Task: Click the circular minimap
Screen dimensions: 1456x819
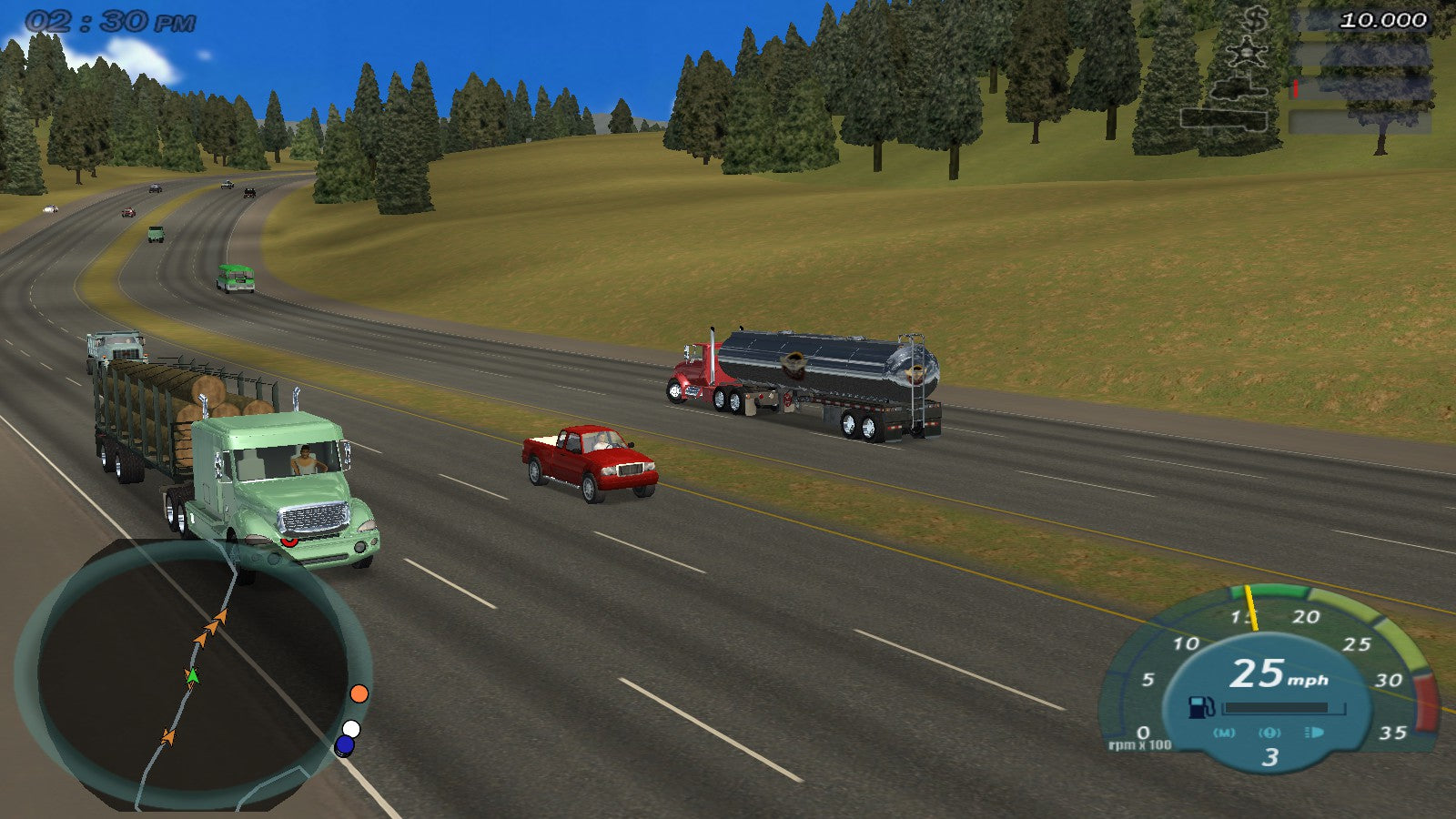Action: [x=191, y=675]
